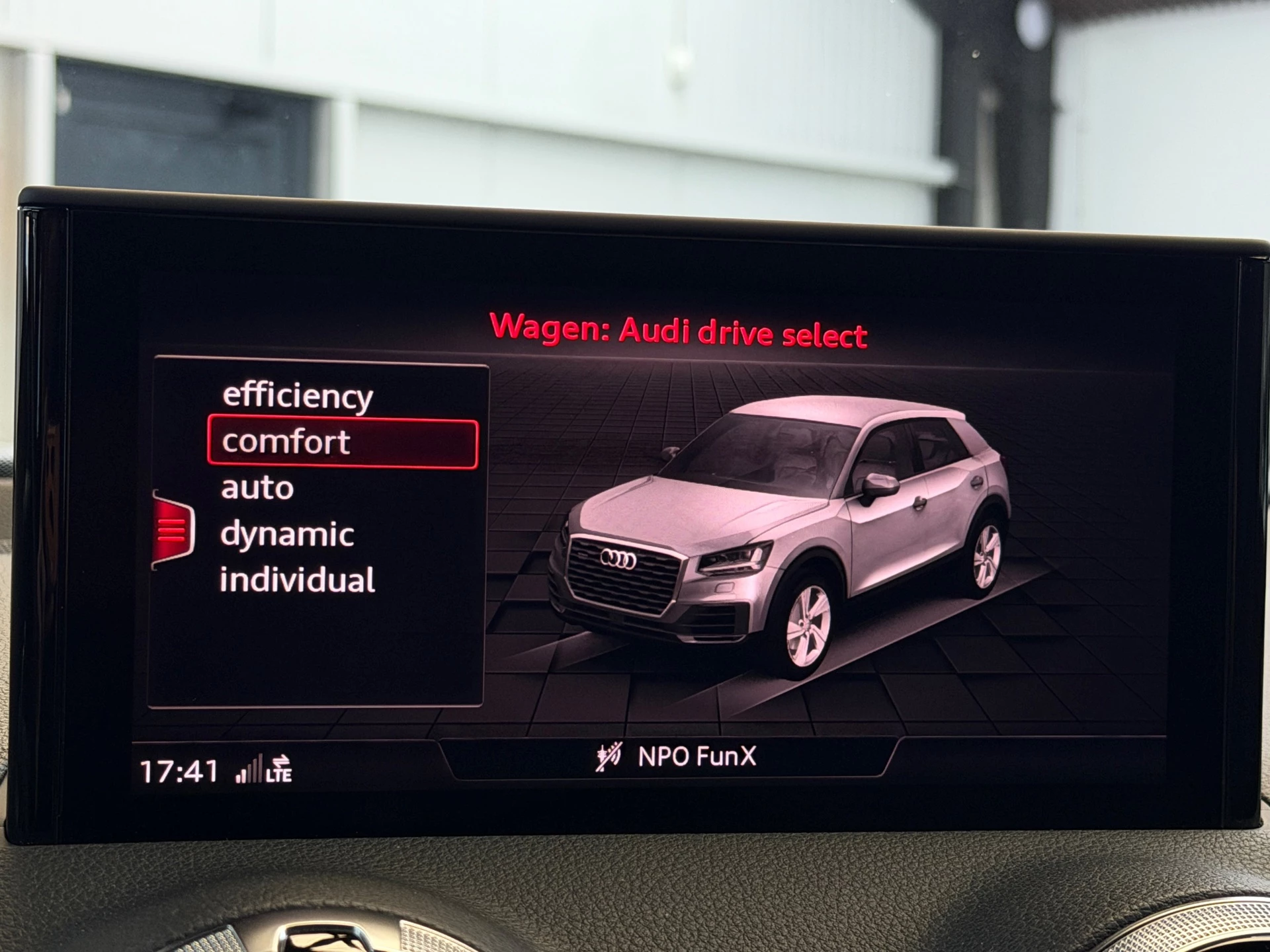
Task: Select the dynamic drive mode
Action: pos(288,534)
